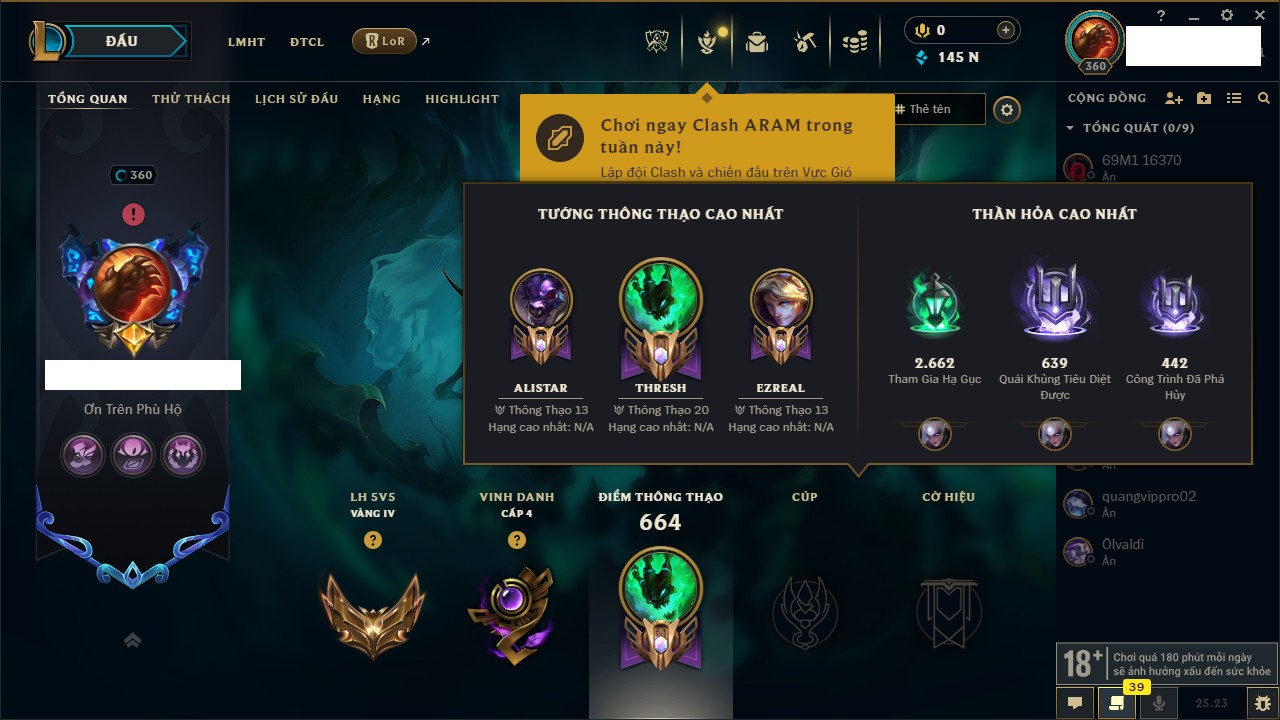1280x720 pixels.
Task: Open the Collection backpack icon
Action: (x=756, y=42)
